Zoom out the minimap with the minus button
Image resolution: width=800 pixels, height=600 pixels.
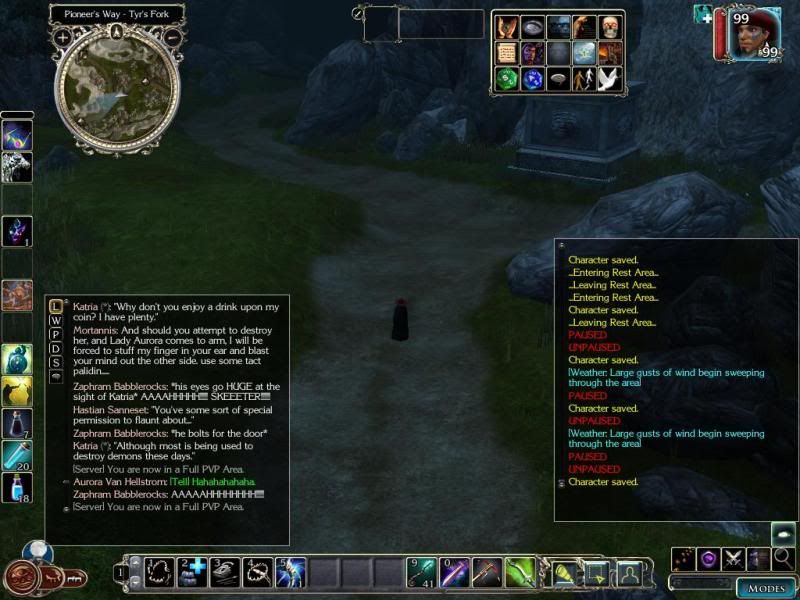coord(172,37)
